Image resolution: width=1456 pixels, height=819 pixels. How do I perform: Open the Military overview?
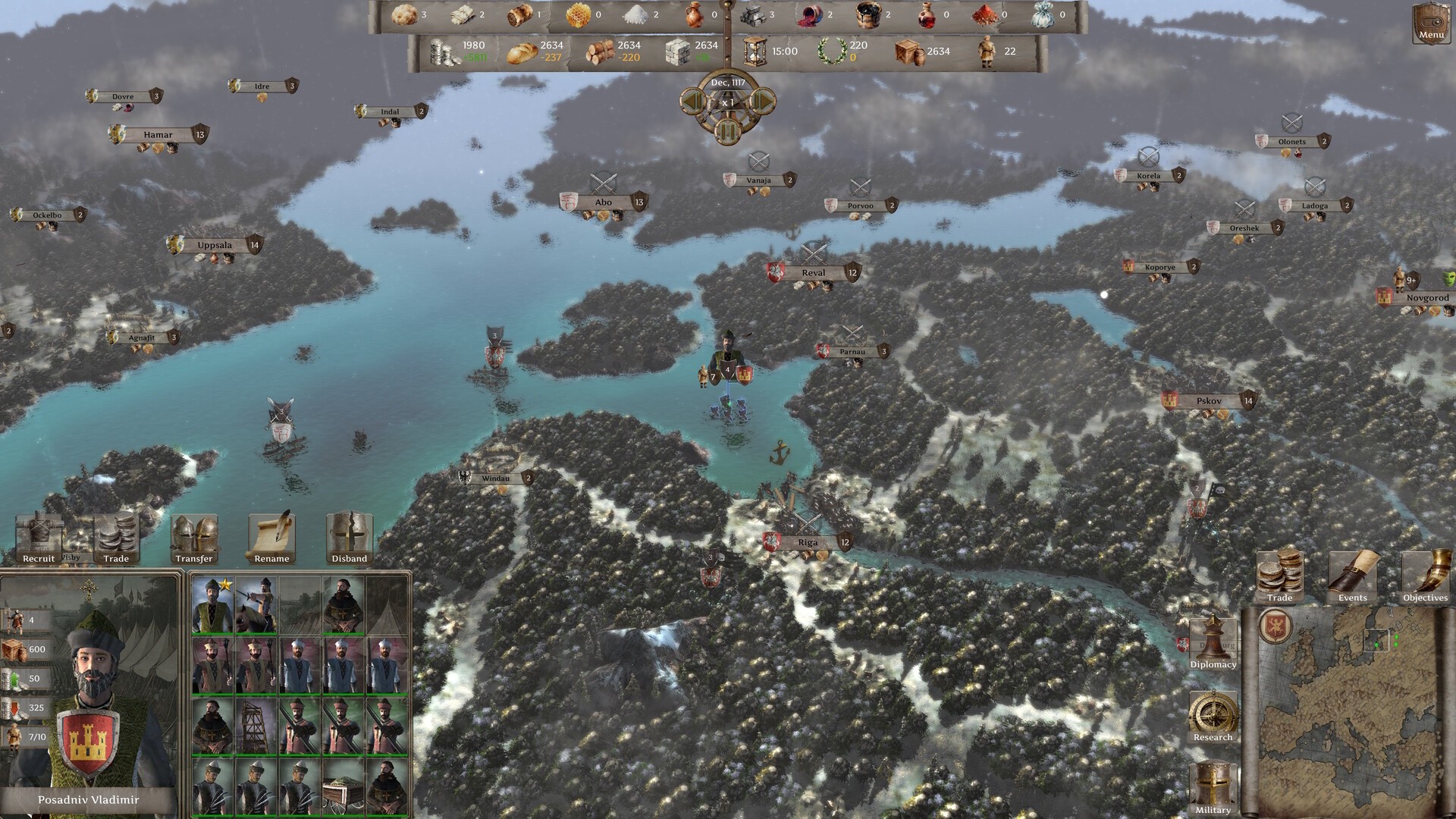pyautogui.click(x=1213, y=789)
